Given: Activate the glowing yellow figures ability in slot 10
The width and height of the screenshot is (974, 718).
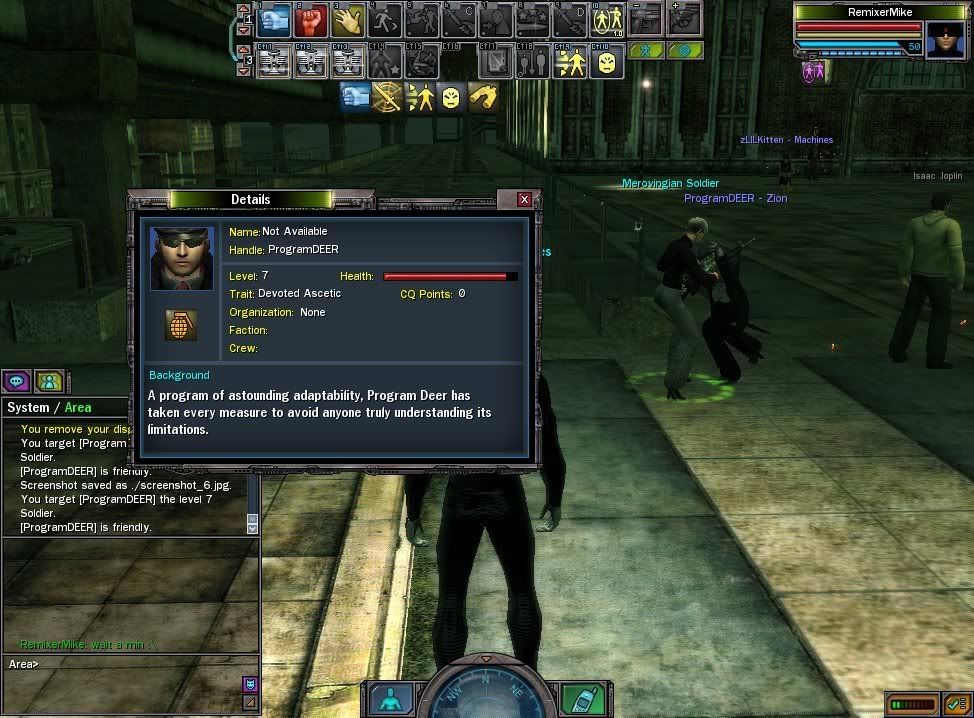Looking at the screenshot, I should [608, 20].
